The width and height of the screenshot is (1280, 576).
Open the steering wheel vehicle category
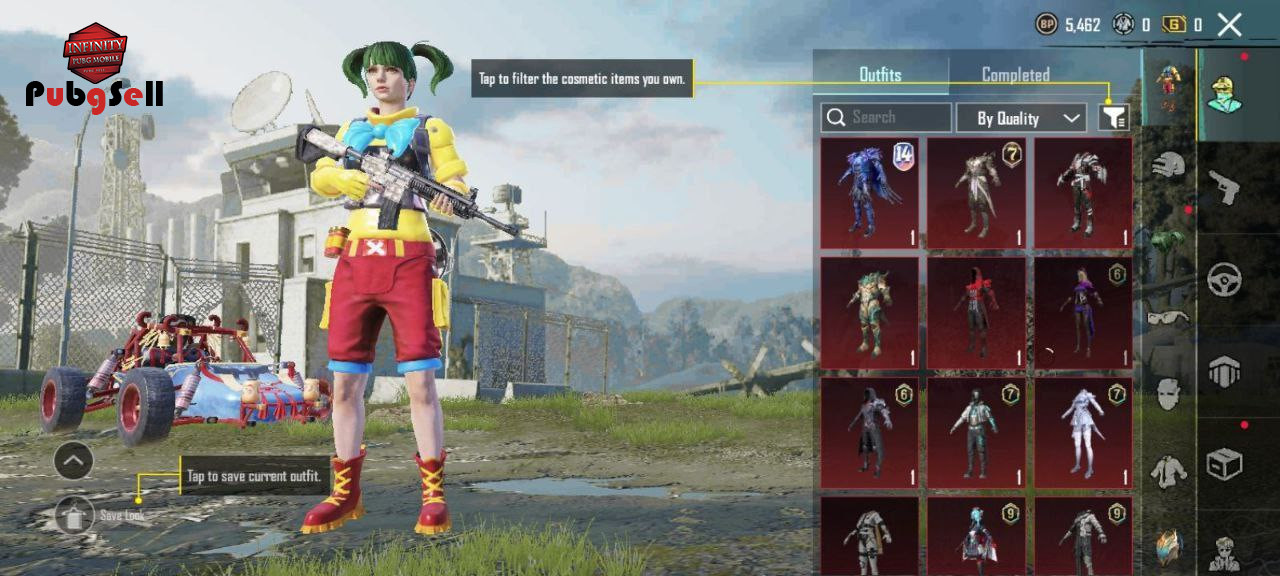(1224, 280)
